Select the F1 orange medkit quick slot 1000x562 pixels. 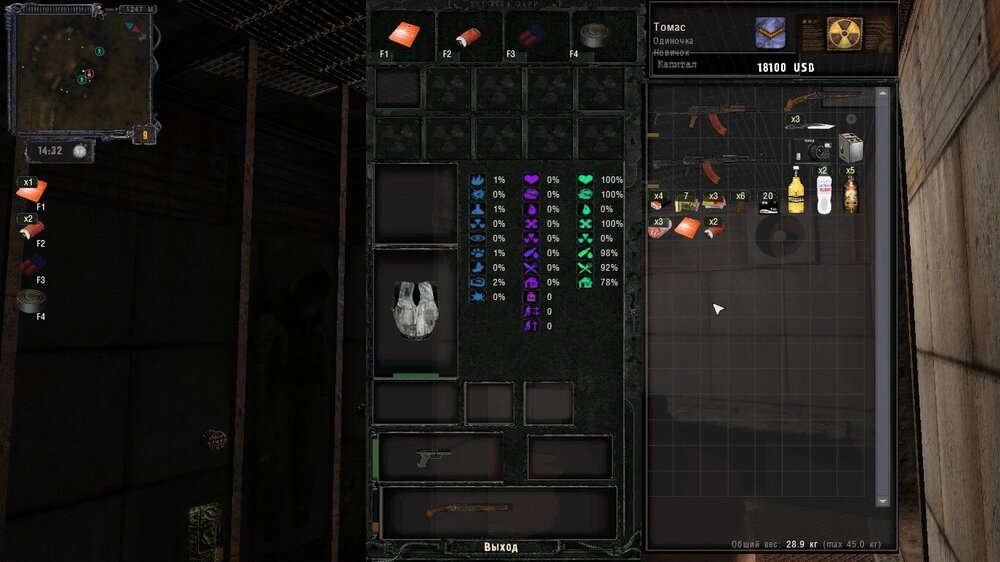pos(403,36)
